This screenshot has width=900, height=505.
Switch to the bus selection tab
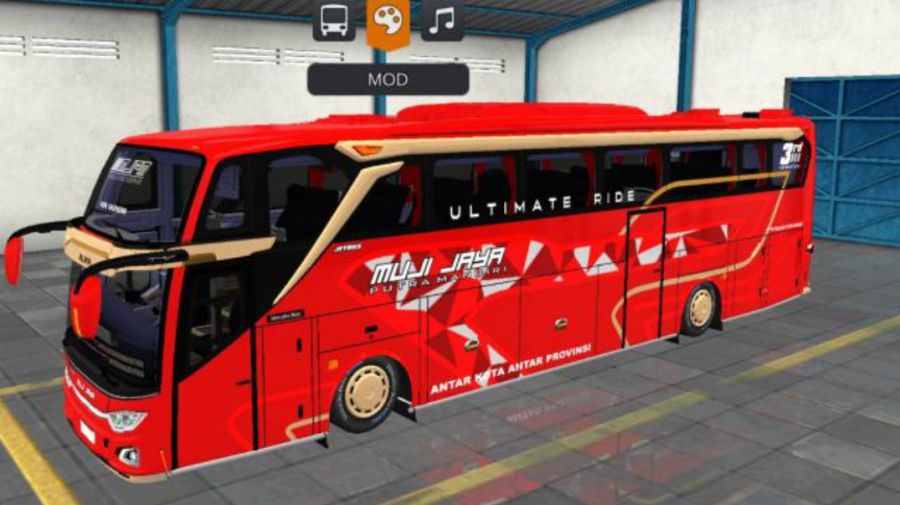(x=334, y=20)
